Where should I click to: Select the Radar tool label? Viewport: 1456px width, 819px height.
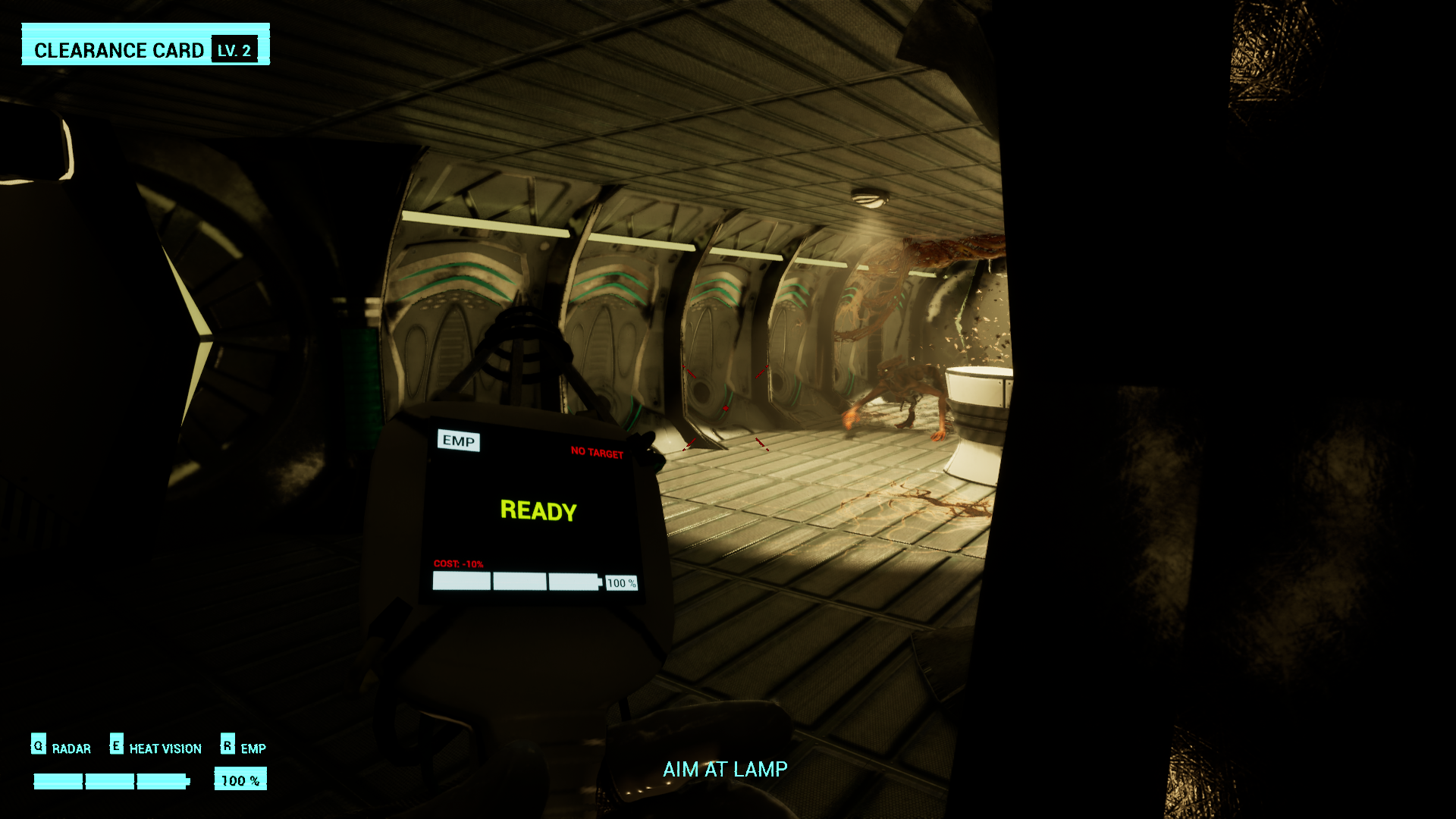[x=71, y=748]
